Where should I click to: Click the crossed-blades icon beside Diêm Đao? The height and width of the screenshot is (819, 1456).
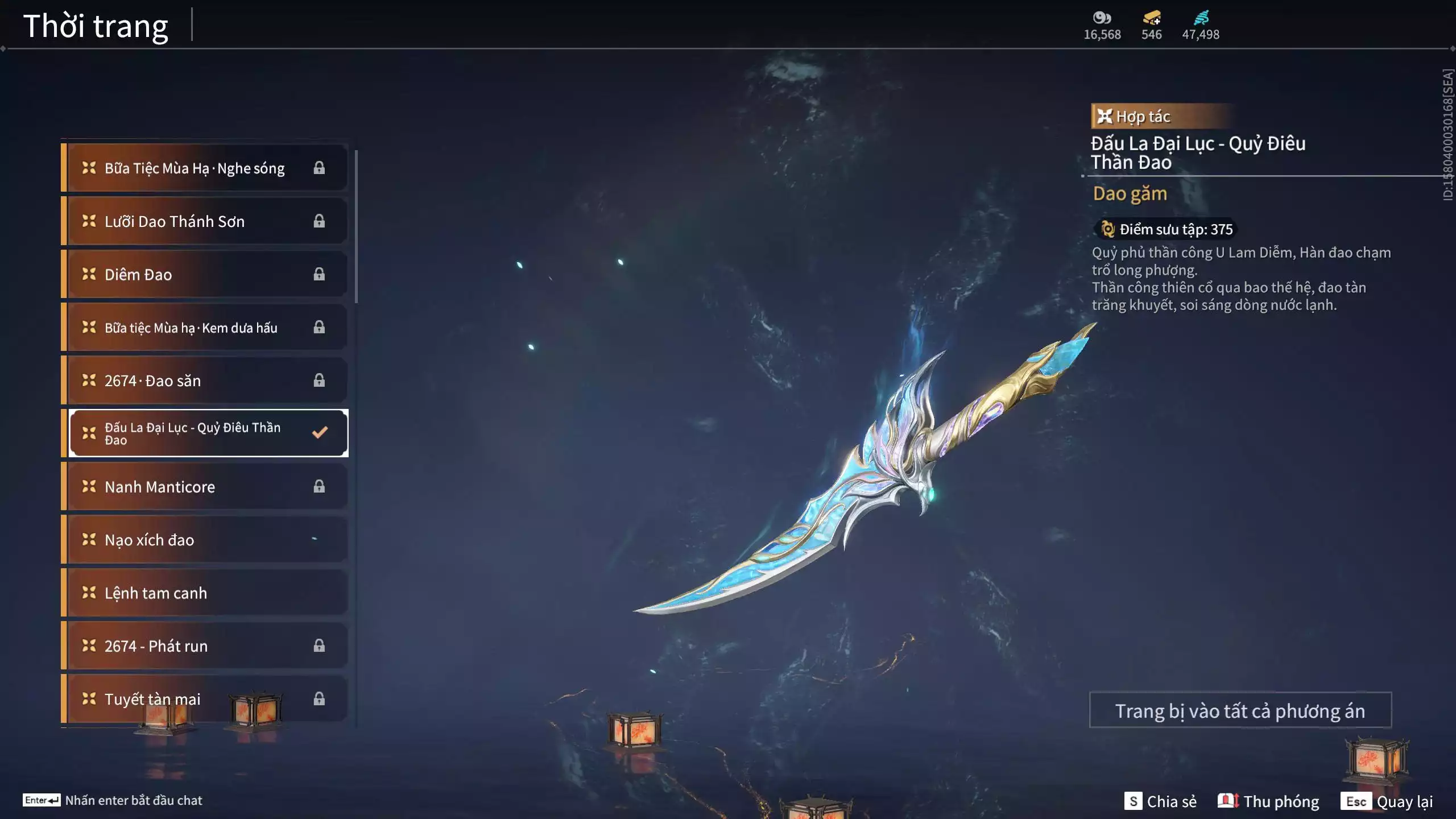(x=88, y=274)
